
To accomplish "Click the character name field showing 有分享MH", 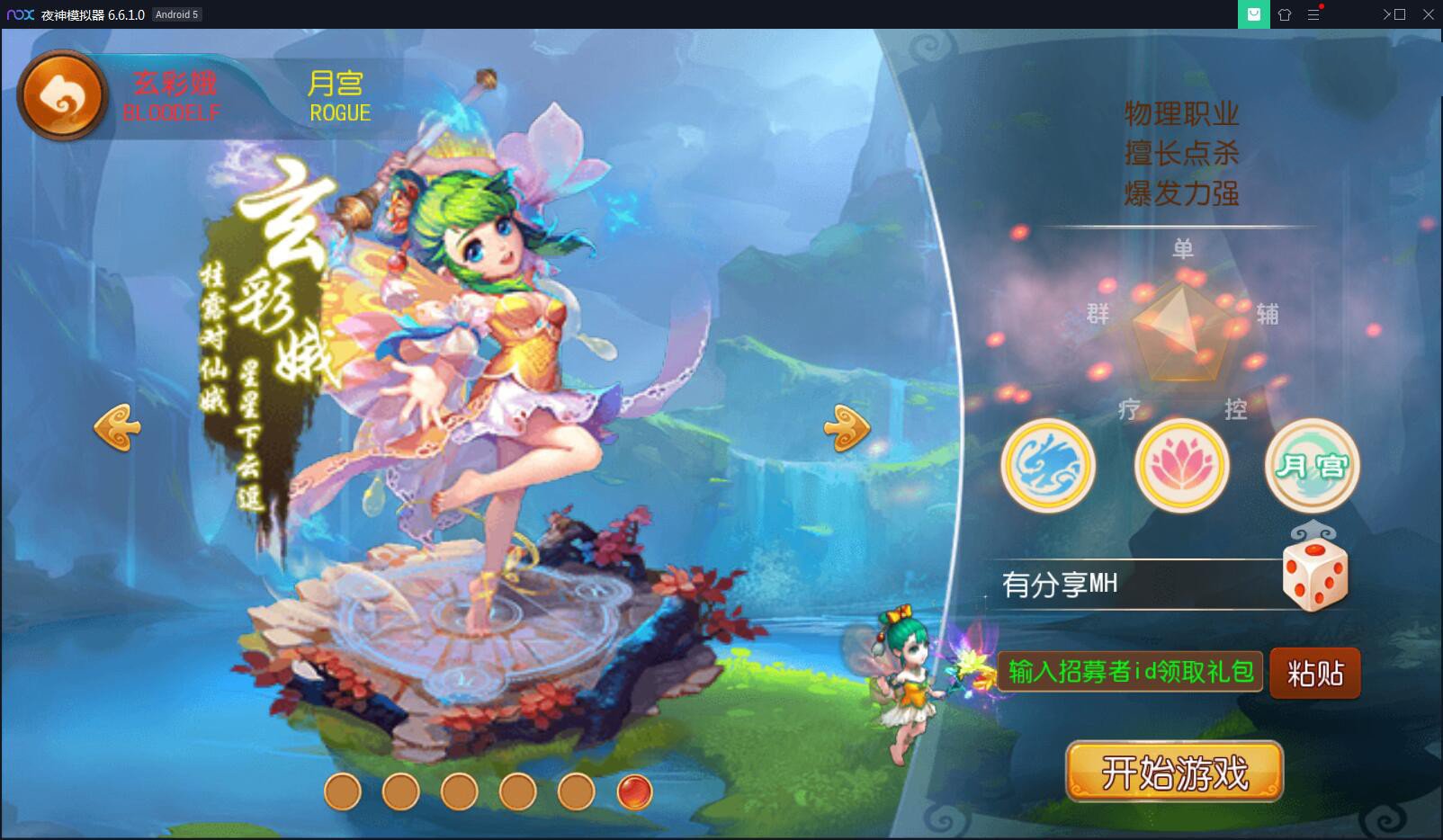I will point(1135,583).
